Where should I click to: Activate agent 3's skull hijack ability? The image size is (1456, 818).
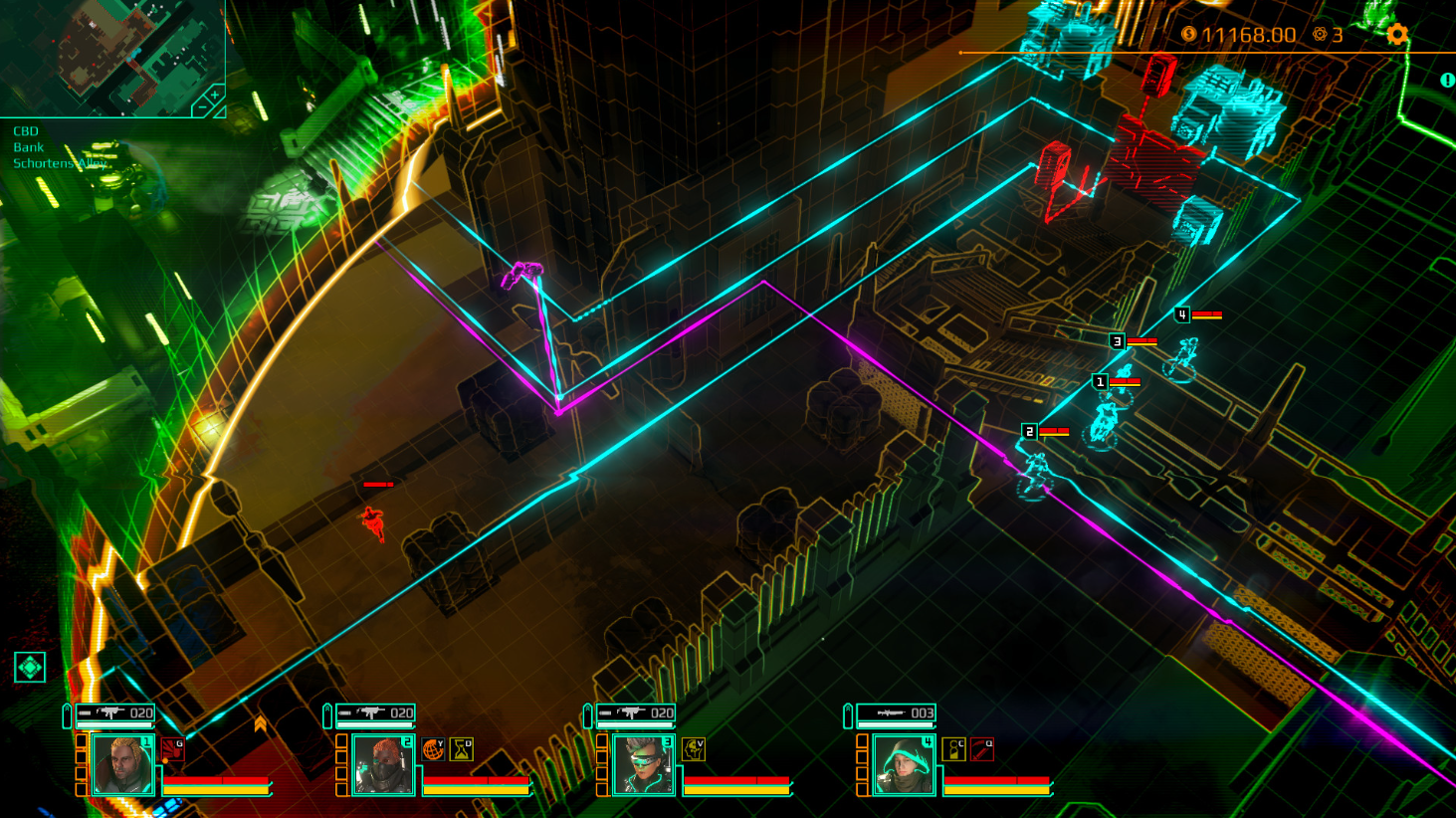click(693, 749)
